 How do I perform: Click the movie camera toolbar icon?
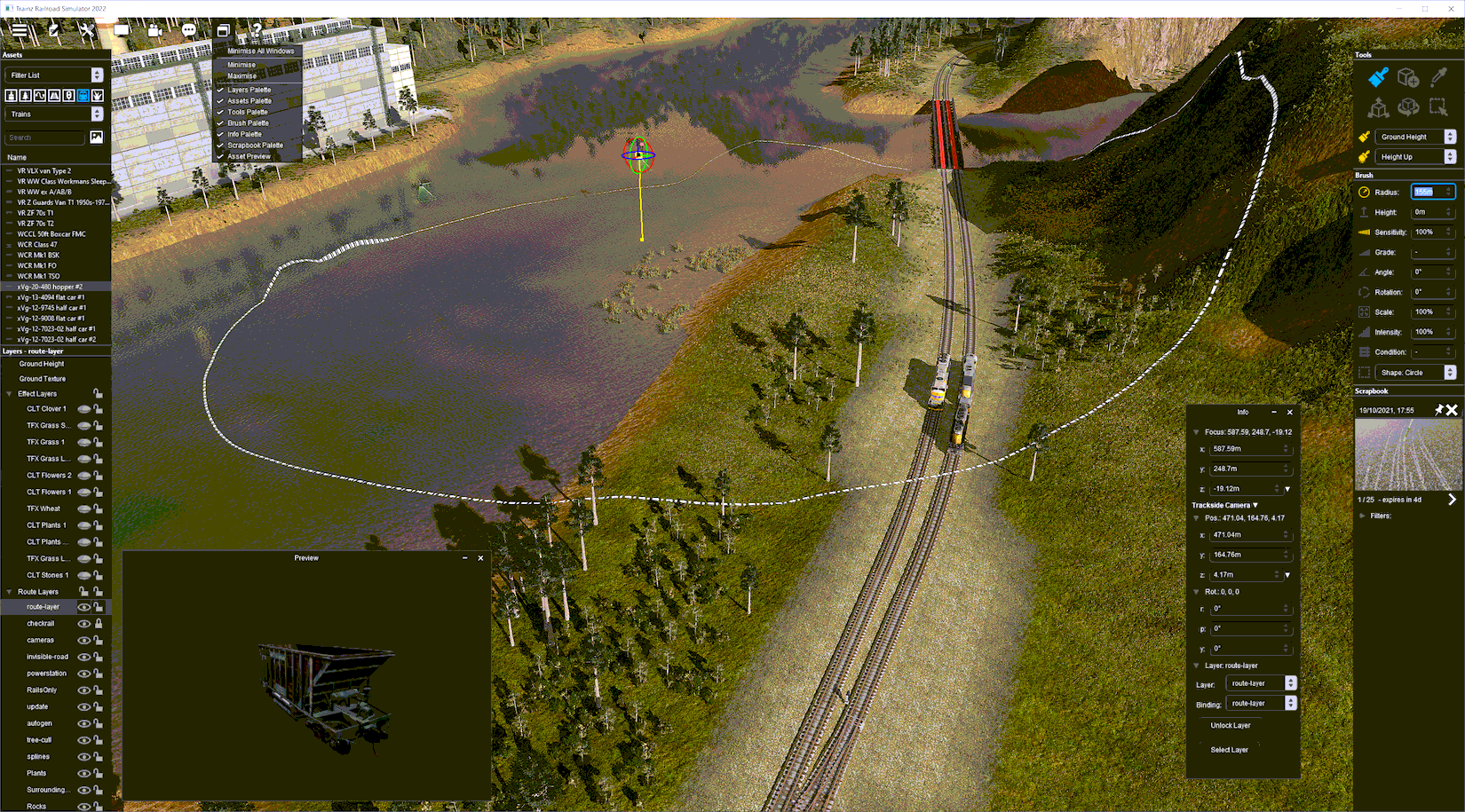pyautogui.click(x=154, y=29)
